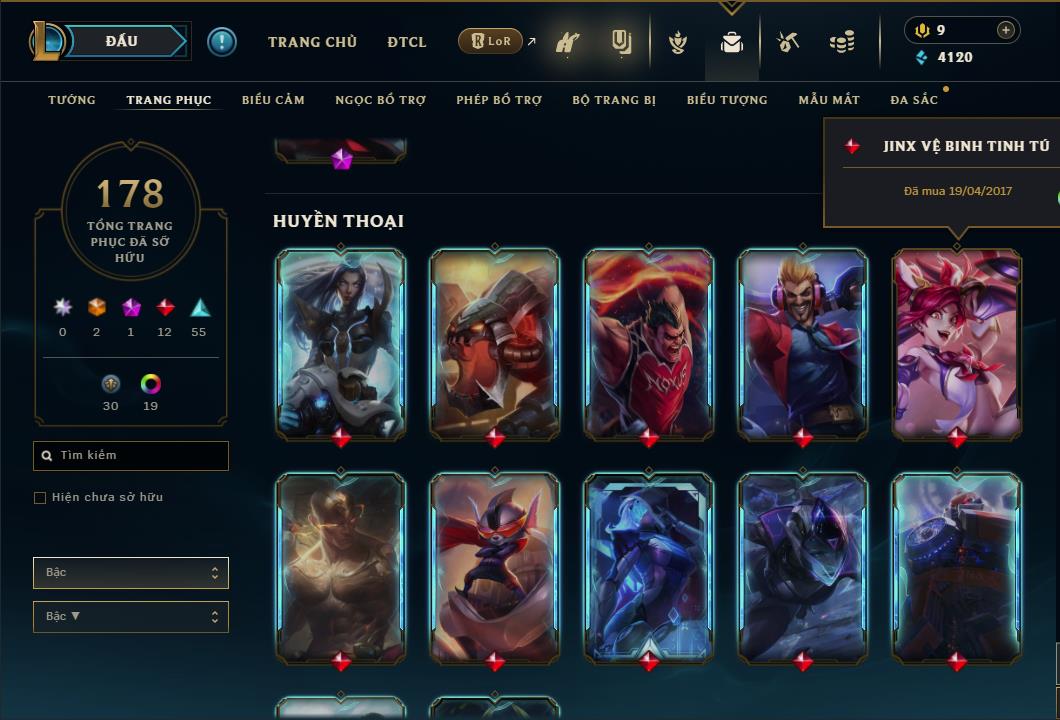Switch to the TƯỚNG tab
1060x720 pixels.
pyautogui.click(x=72, y=100)
